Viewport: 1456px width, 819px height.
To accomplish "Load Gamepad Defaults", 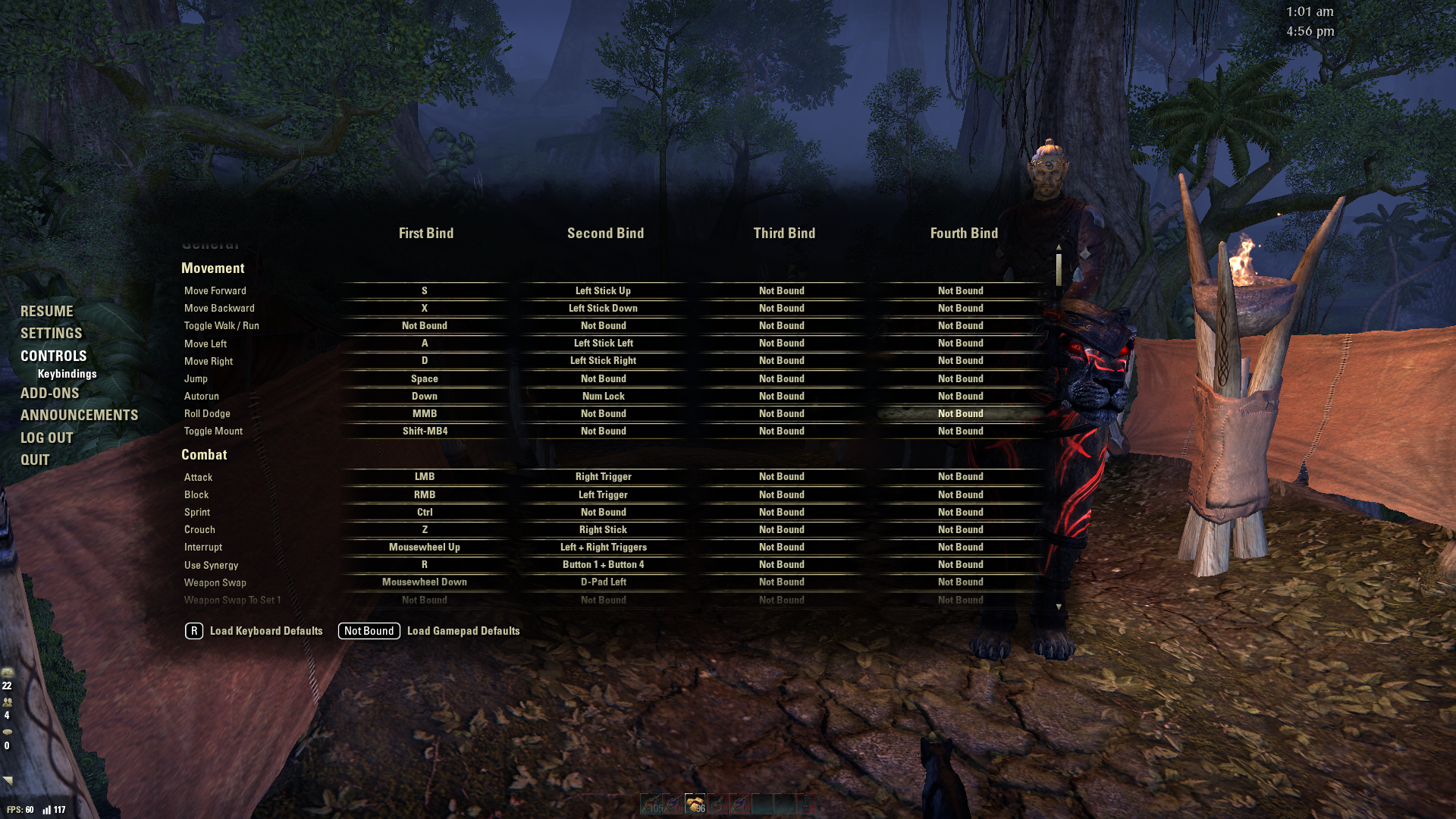I will tap(463, 631).
